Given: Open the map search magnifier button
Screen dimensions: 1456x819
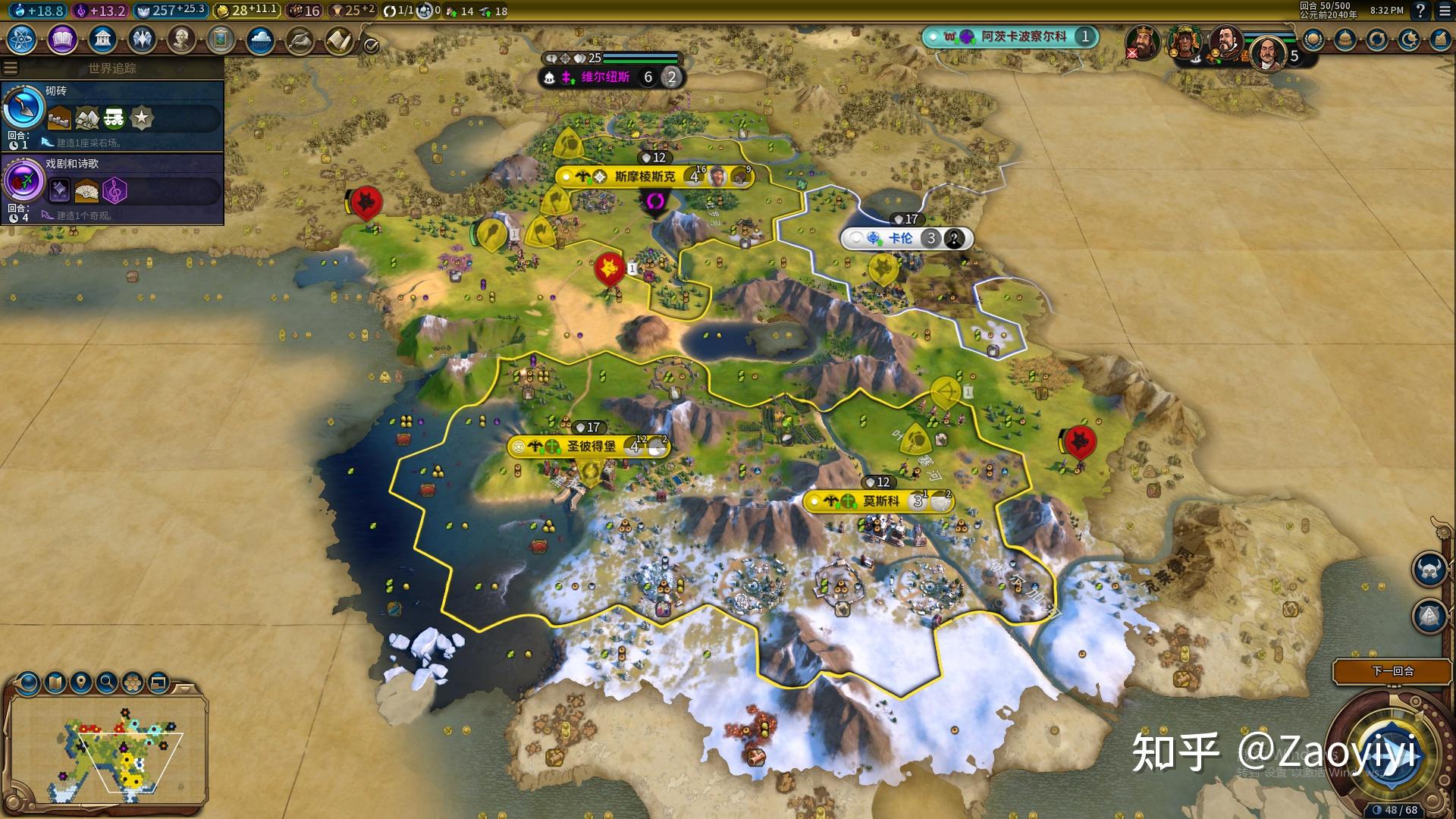Looking at the screenshot, I should (x=107, y=682).
